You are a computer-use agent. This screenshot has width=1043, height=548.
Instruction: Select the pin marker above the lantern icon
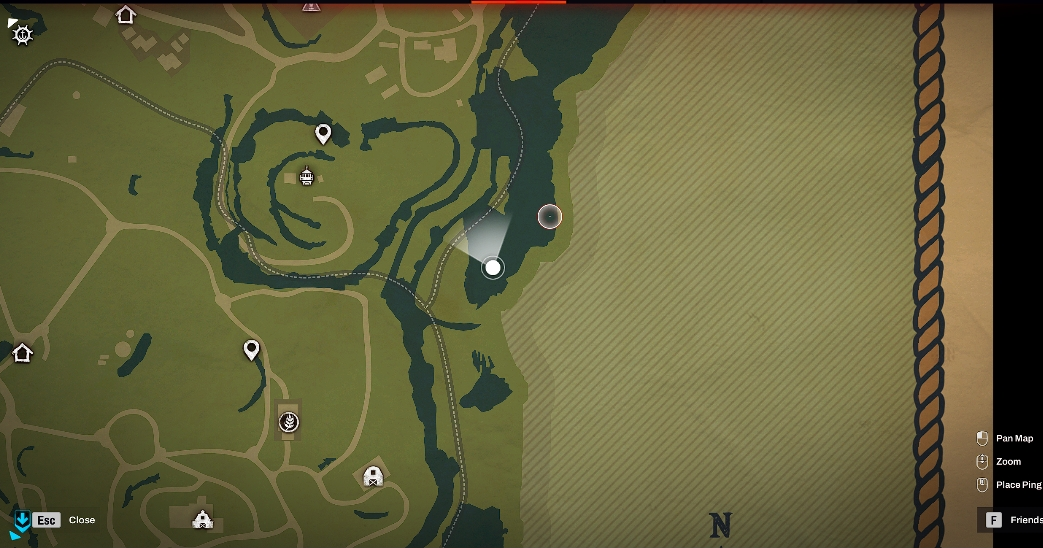[x=323, y=133]
